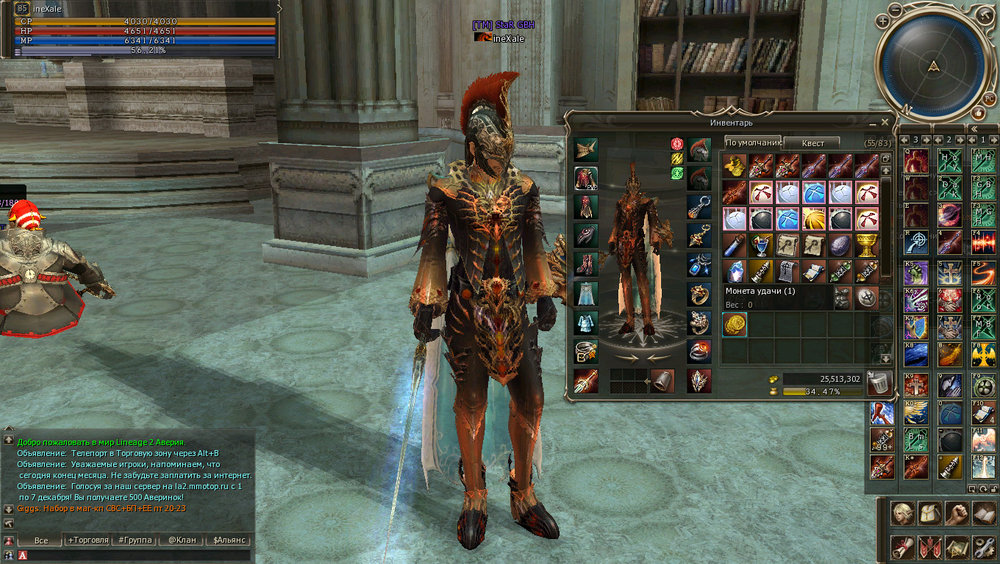Select the По умолчанию inventory tab
This screenshot has height=564, width=1000.
752,143
